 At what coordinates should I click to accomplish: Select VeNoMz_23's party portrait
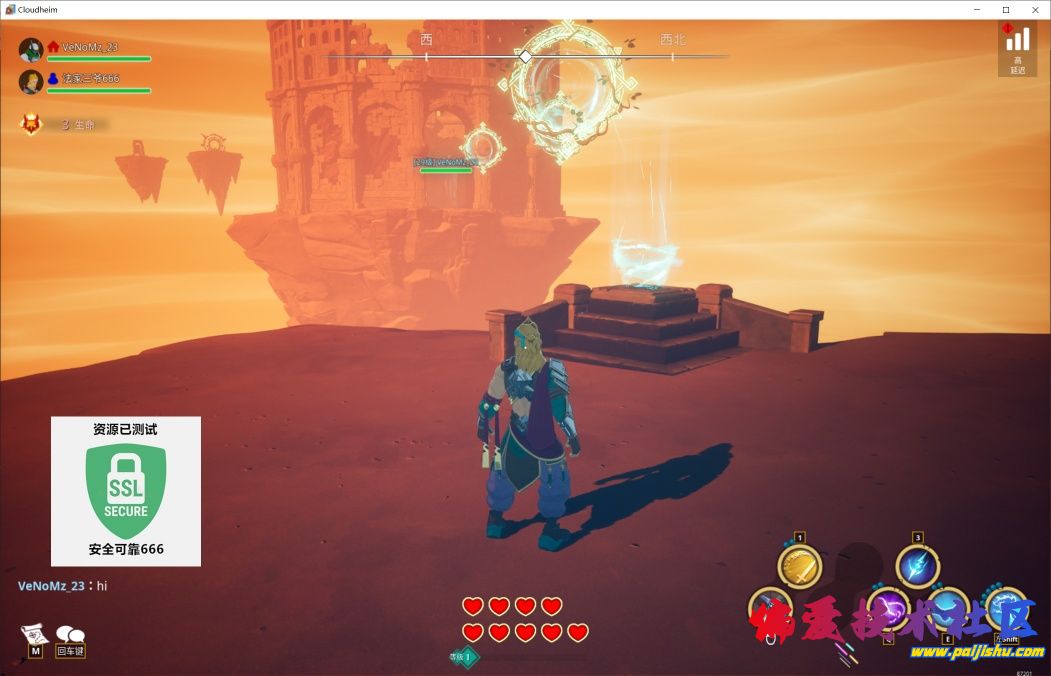tap(31, 50)
